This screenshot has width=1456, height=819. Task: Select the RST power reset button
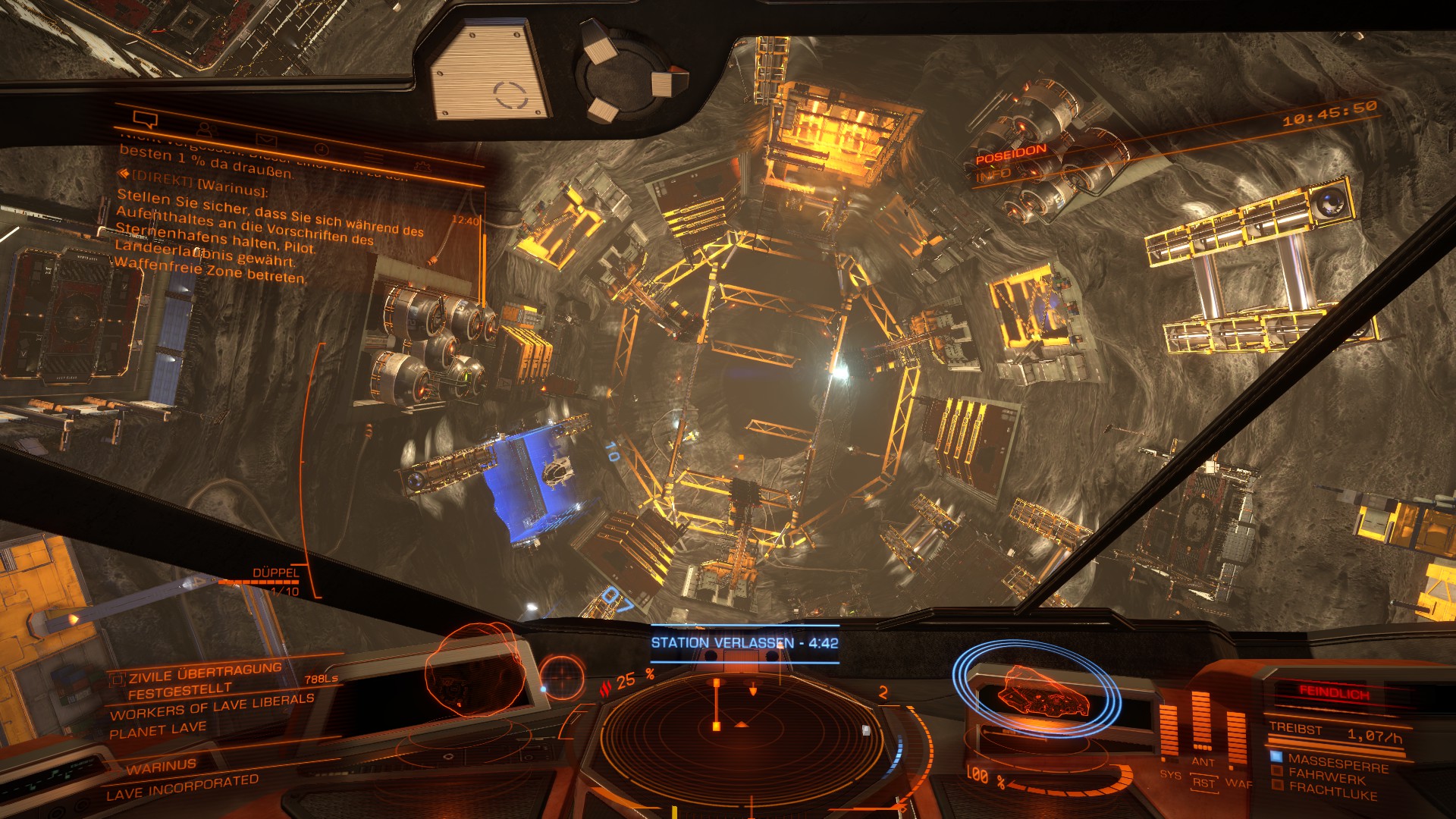(1203, 783)
